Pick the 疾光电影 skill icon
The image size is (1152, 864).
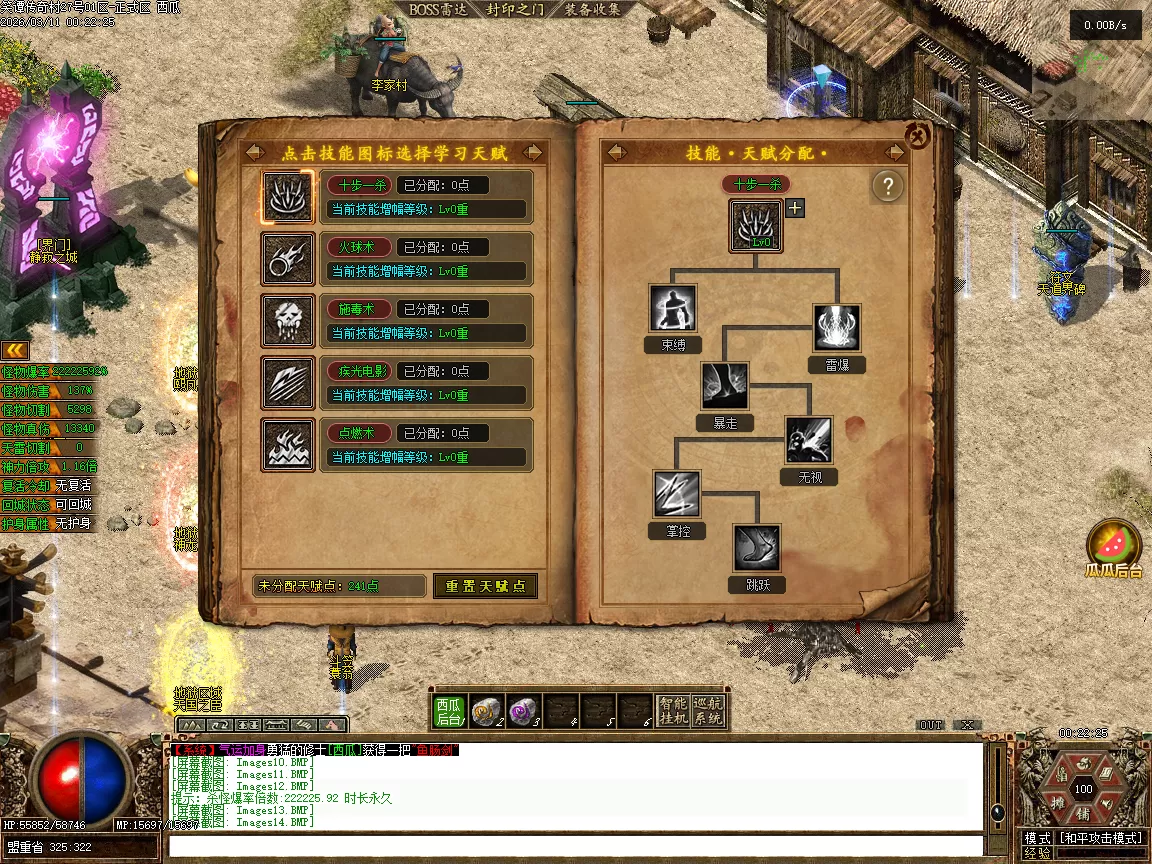(x=281, y=383)
